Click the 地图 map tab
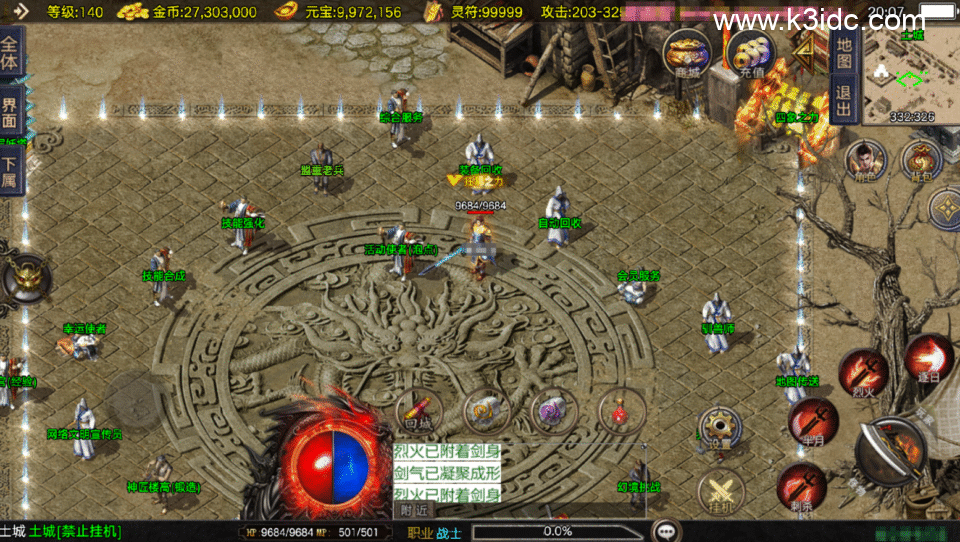The image size is (960, 542). [844, 53]
